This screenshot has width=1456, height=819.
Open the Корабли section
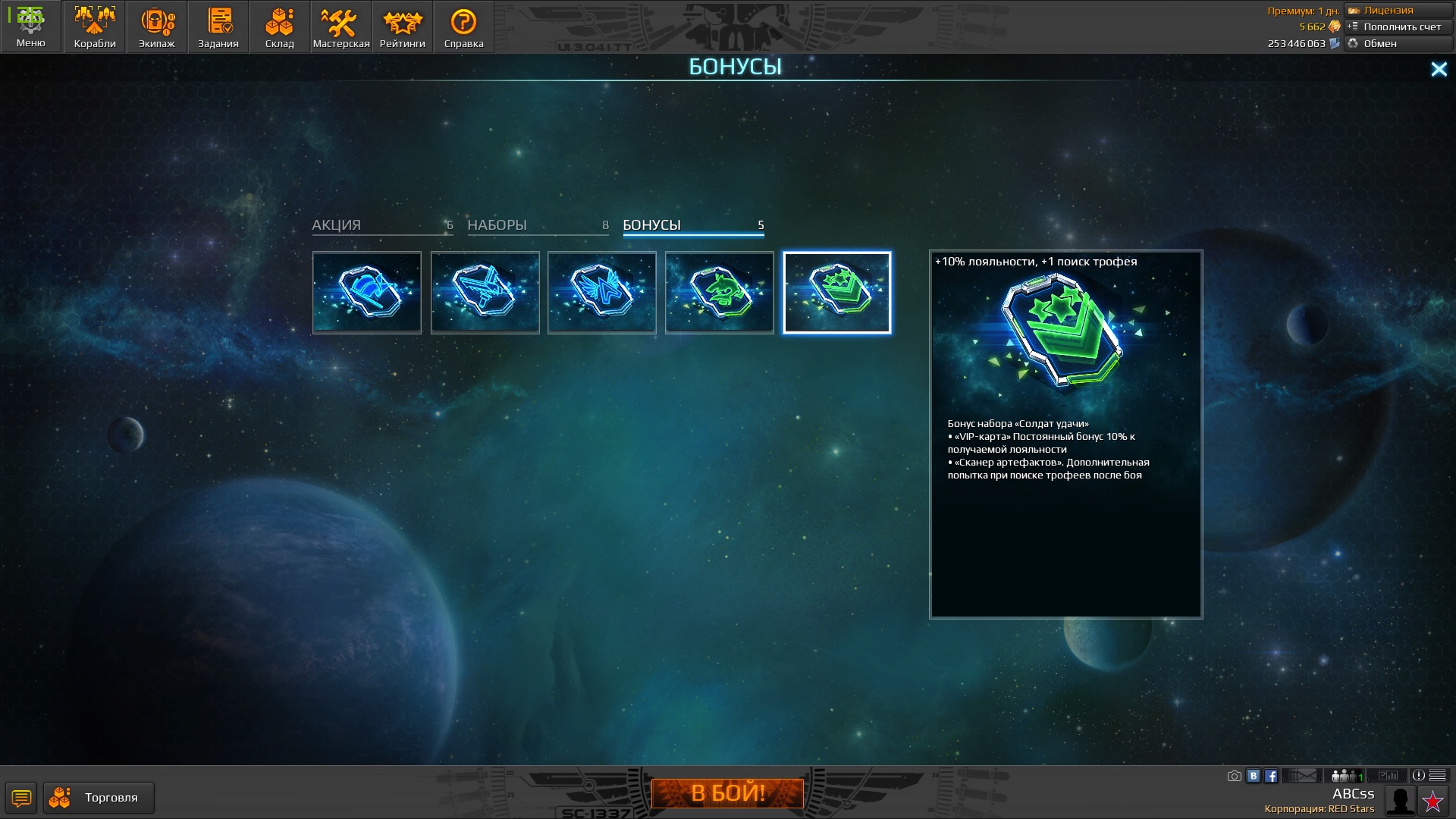coord(95,27)
